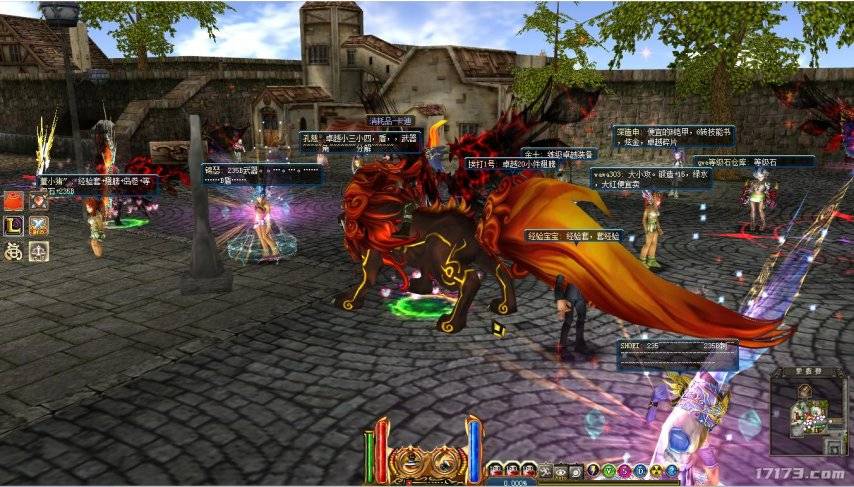Click the yellow radiation symbol button
This screenshot has height=487, width=854.
click(x=657, y=471)
